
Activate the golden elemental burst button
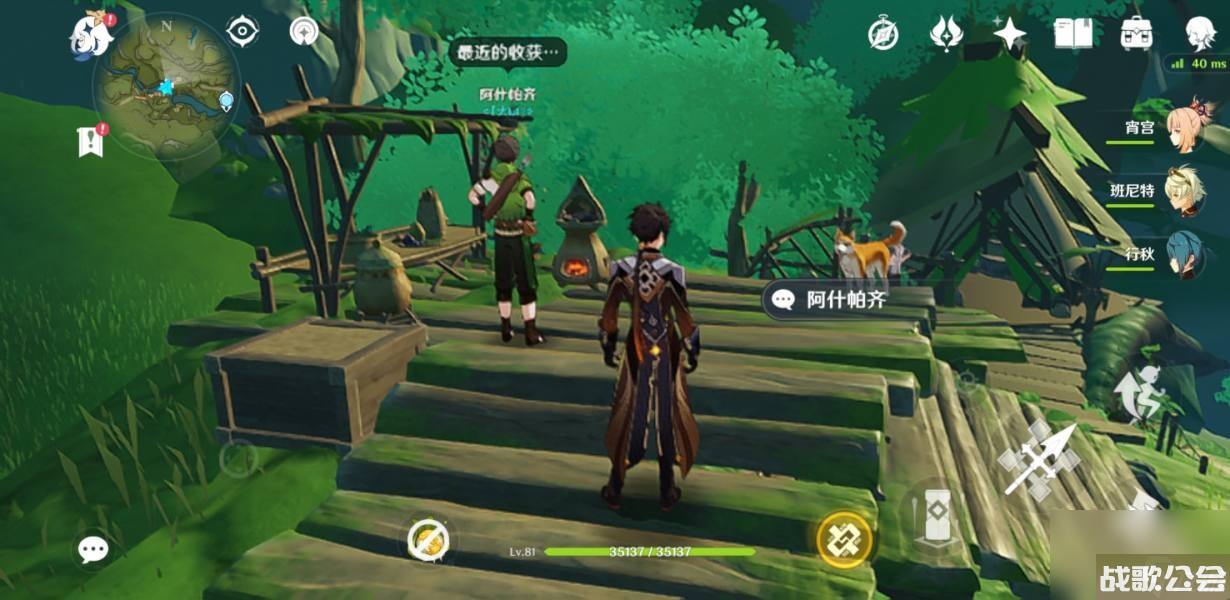click(845, 541)
